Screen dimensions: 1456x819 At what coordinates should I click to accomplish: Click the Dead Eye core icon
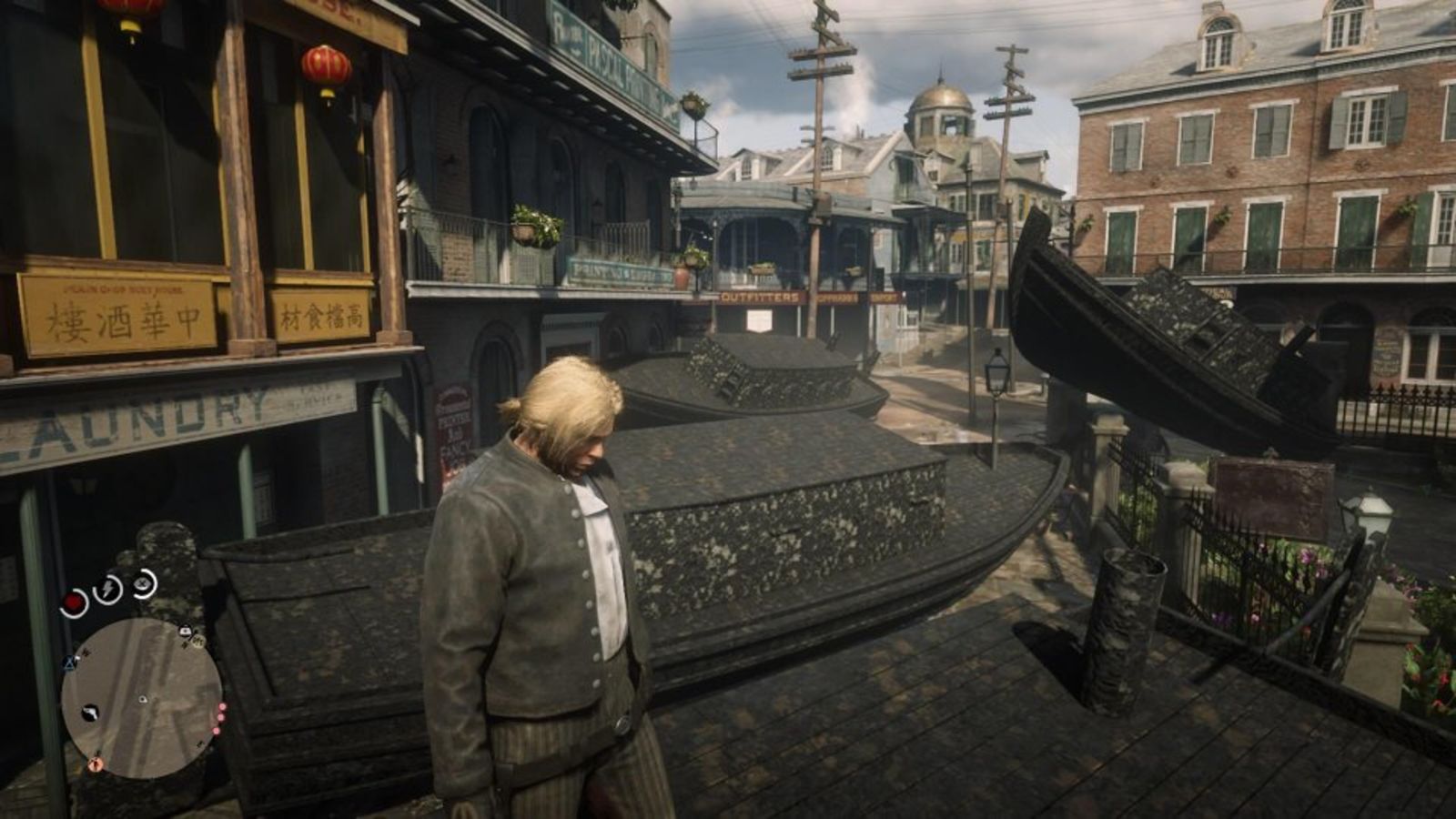coord(143,583)
